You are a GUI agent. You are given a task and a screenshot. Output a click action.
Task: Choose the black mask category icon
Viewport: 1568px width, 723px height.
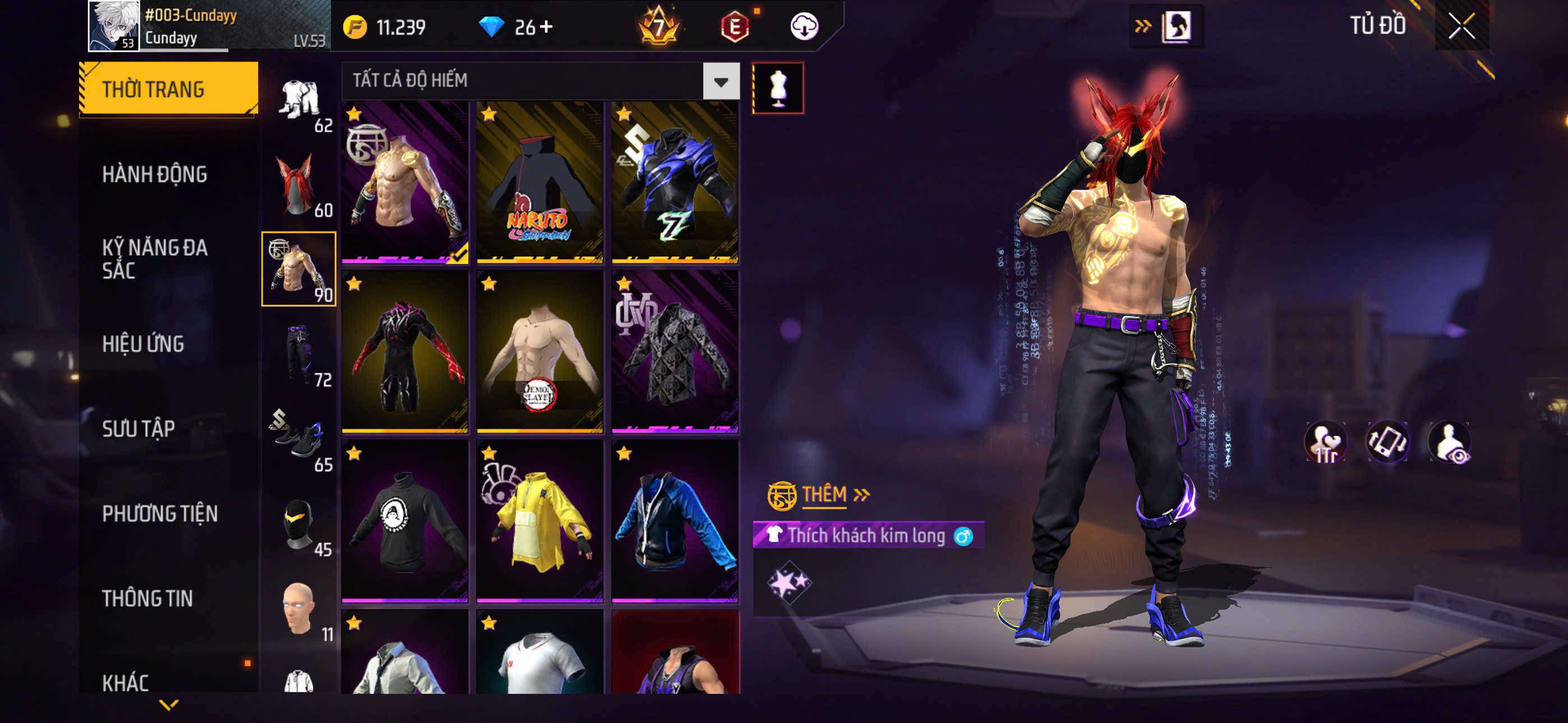298,524
